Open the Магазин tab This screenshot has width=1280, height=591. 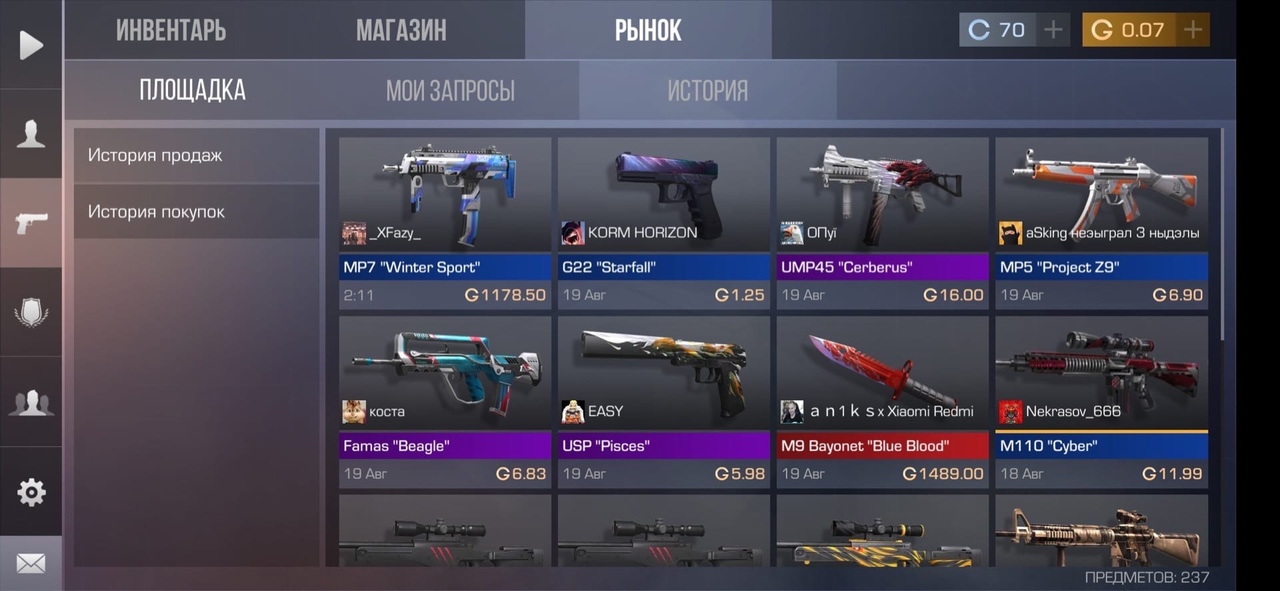[x=401, y=30]
